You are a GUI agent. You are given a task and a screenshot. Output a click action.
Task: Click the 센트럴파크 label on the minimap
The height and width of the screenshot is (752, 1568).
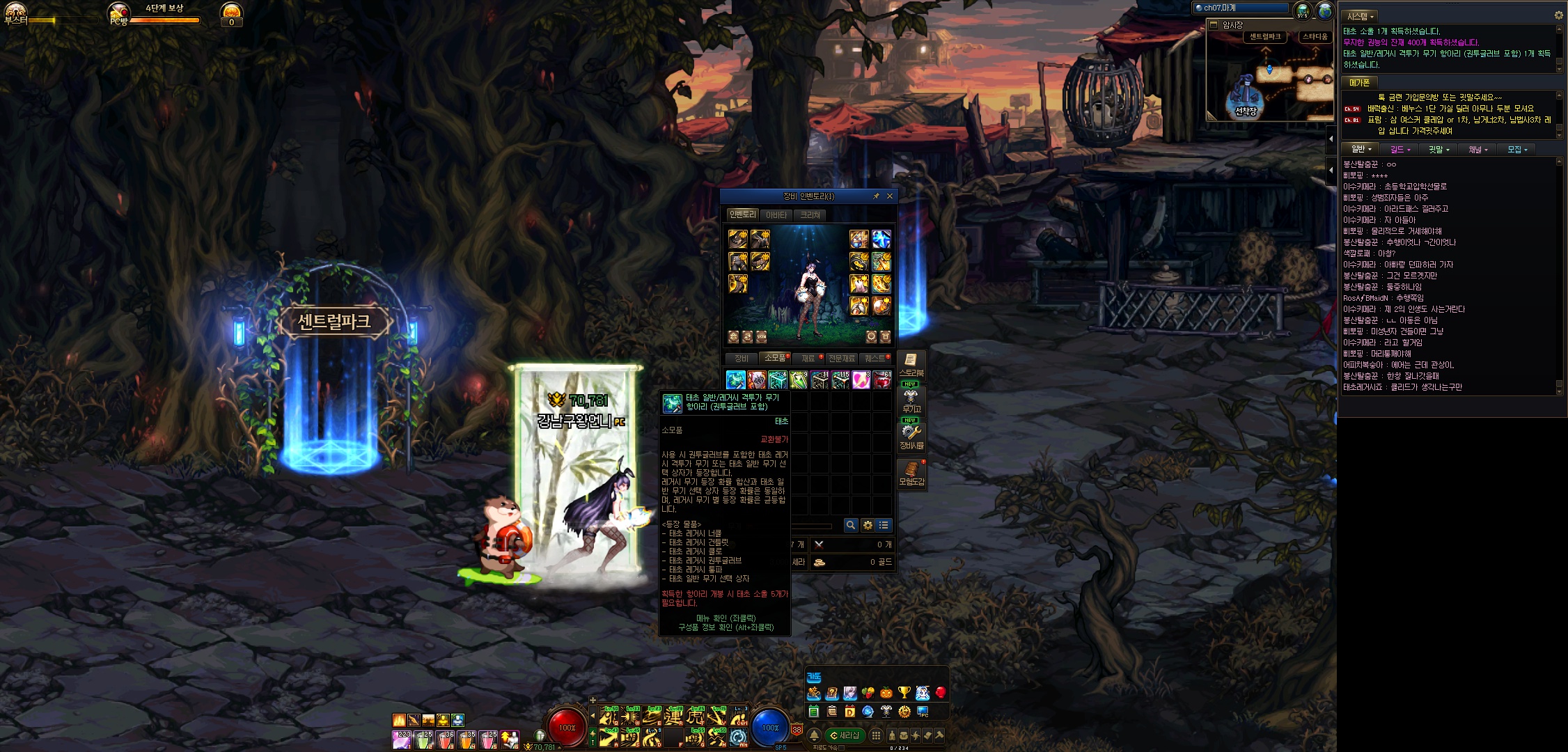(1265, 37)
